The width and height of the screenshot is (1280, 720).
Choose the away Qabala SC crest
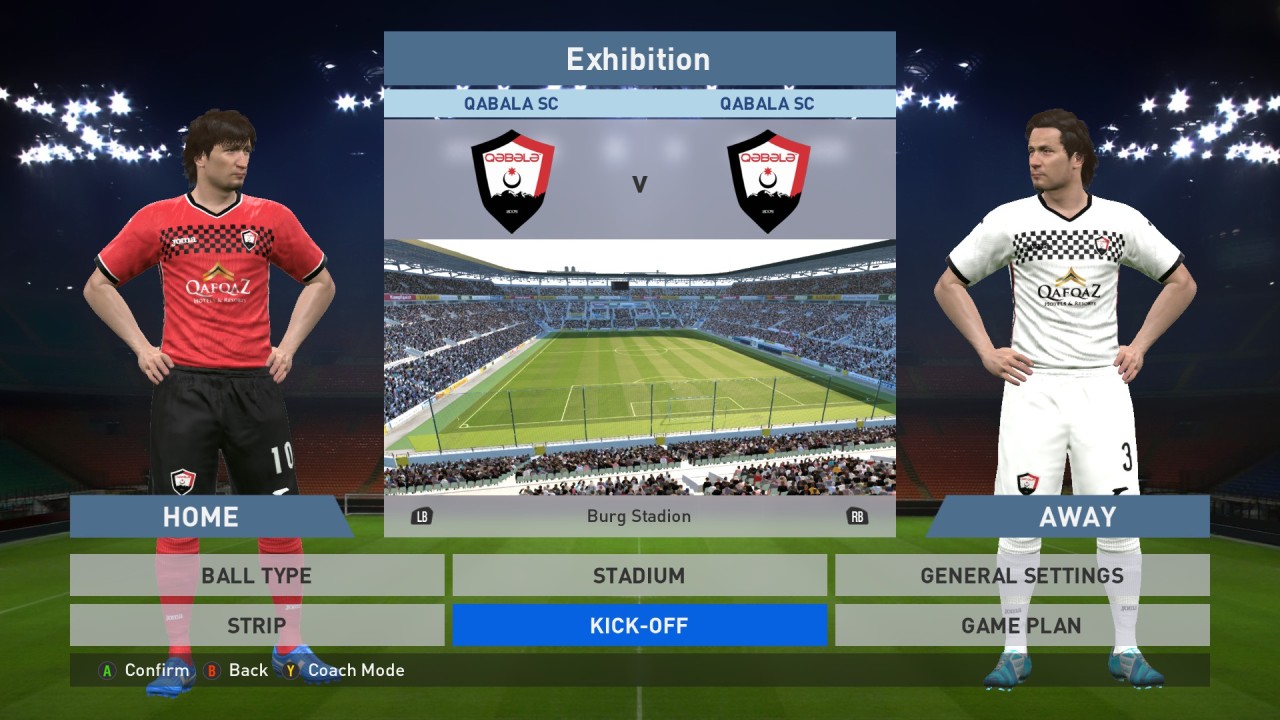coord(768,181)
